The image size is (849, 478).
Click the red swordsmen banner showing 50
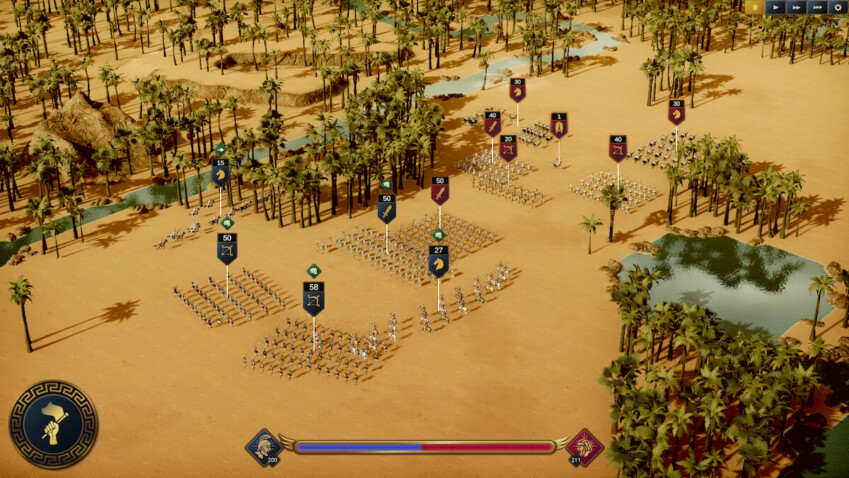pos(440,190)
